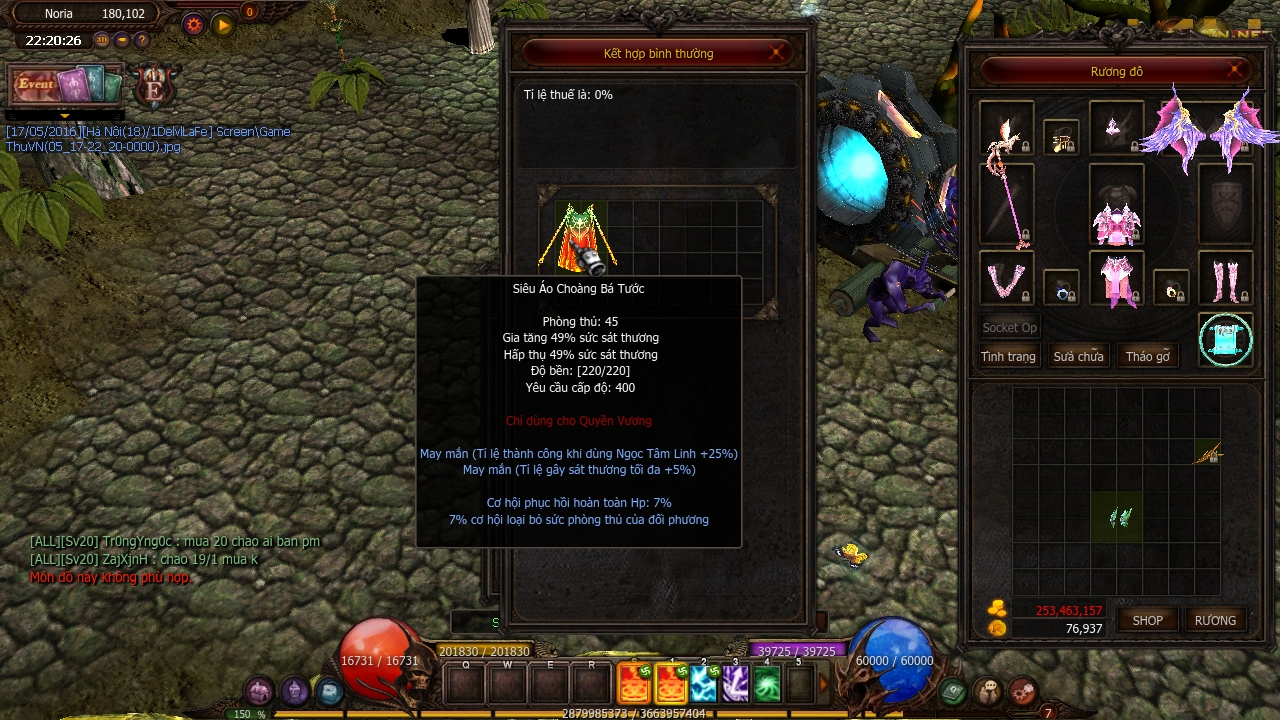The image size is (1280, 720).
Task: Open the gear settings icon
Action: click(x=193, y=24)
